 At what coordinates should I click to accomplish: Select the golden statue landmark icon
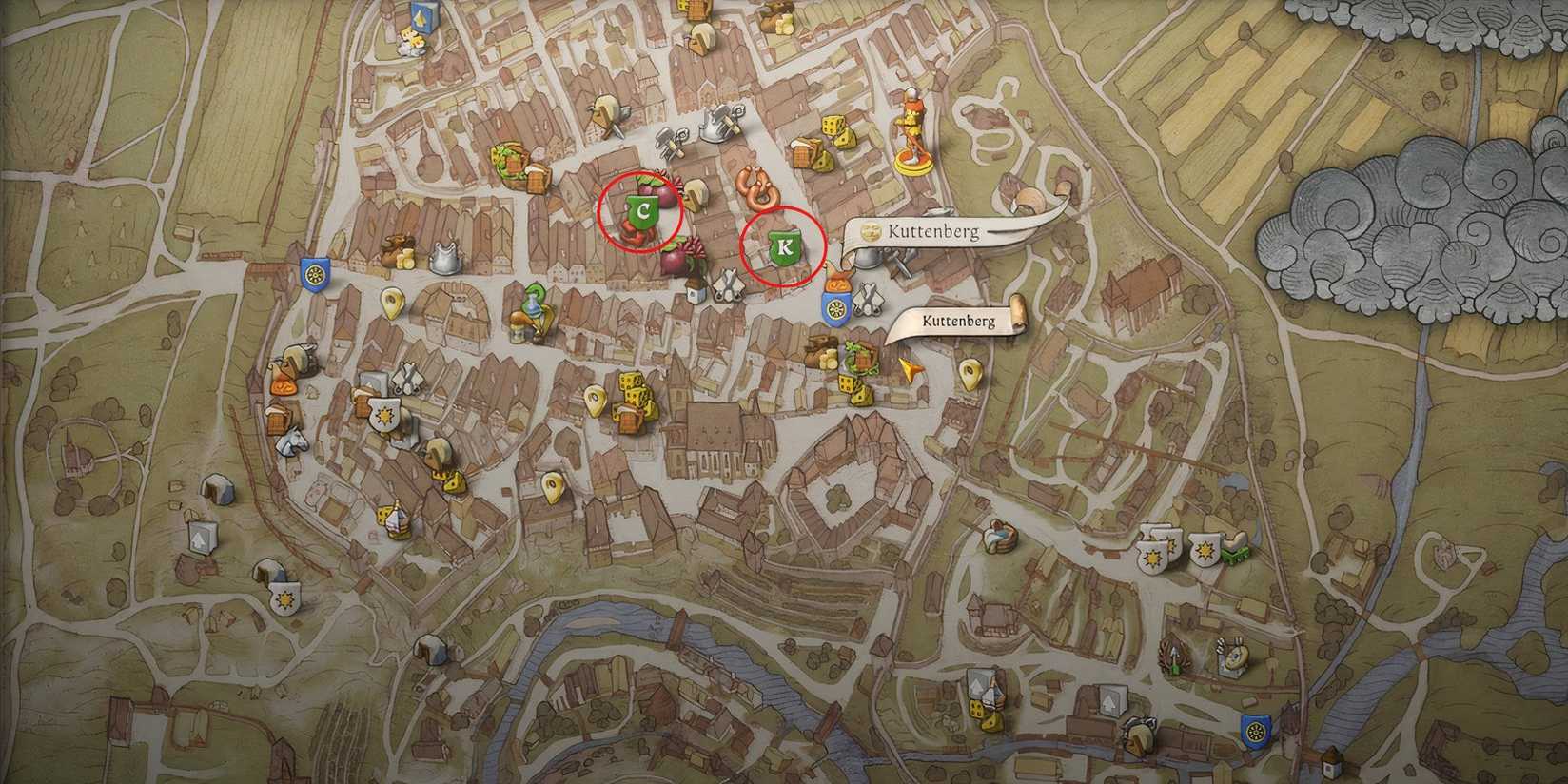[x=911, y=131]
